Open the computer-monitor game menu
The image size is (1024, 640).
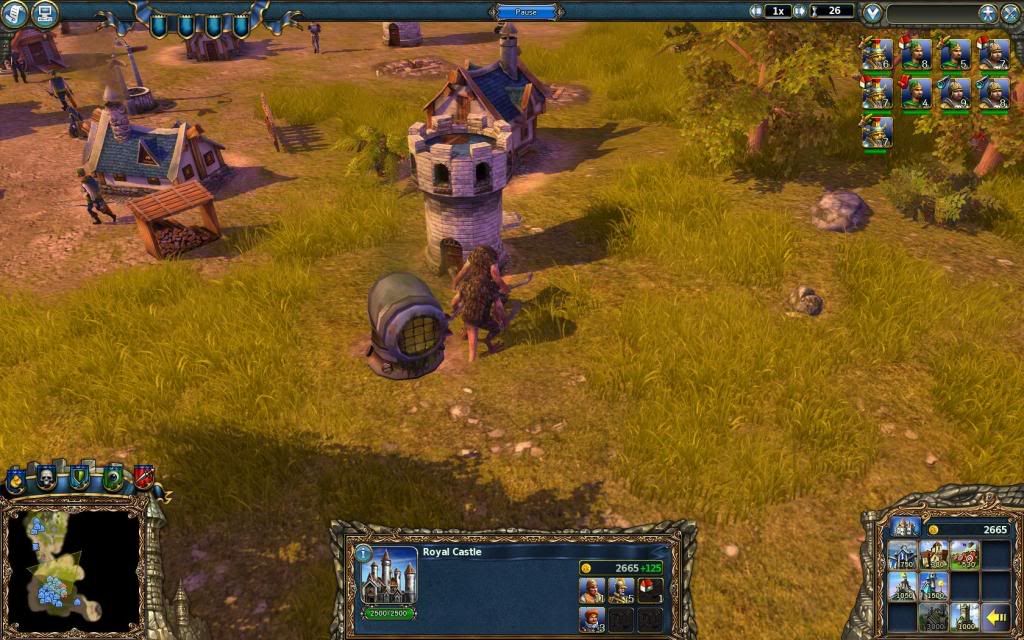click(x=44, y=13)
